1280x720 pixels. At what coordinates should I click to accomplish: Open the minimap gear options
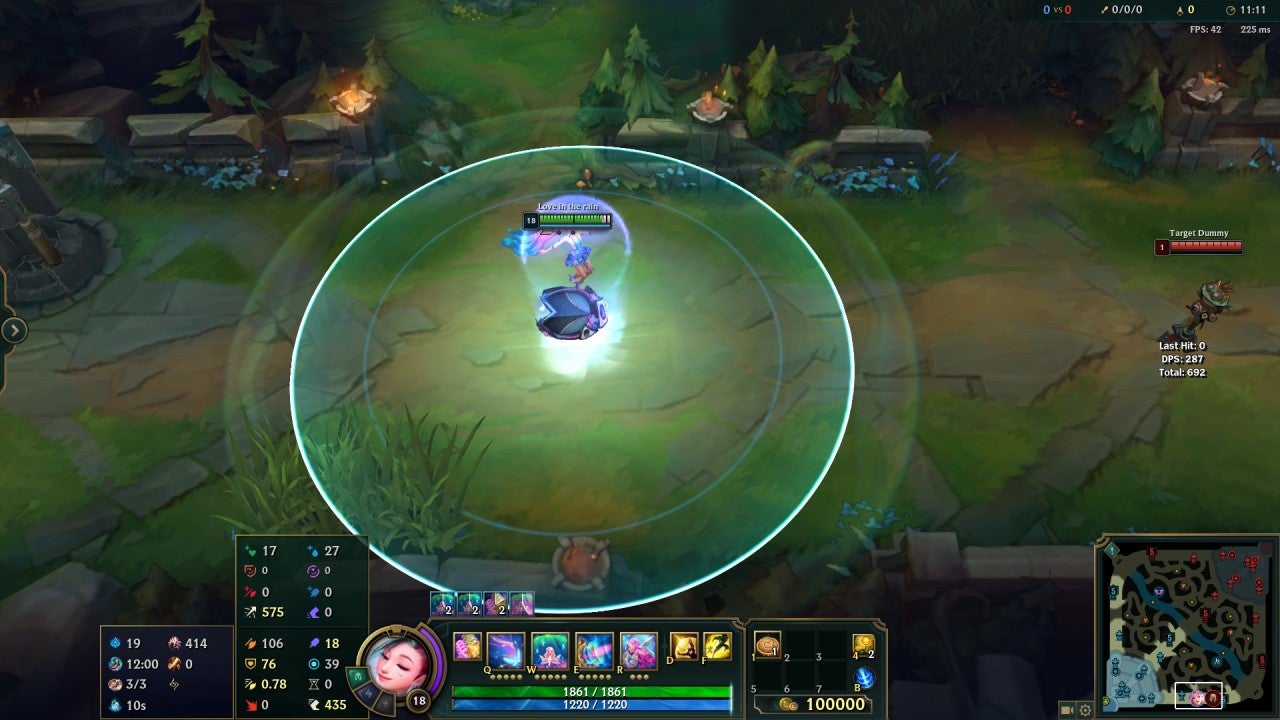pos(1085,710)
